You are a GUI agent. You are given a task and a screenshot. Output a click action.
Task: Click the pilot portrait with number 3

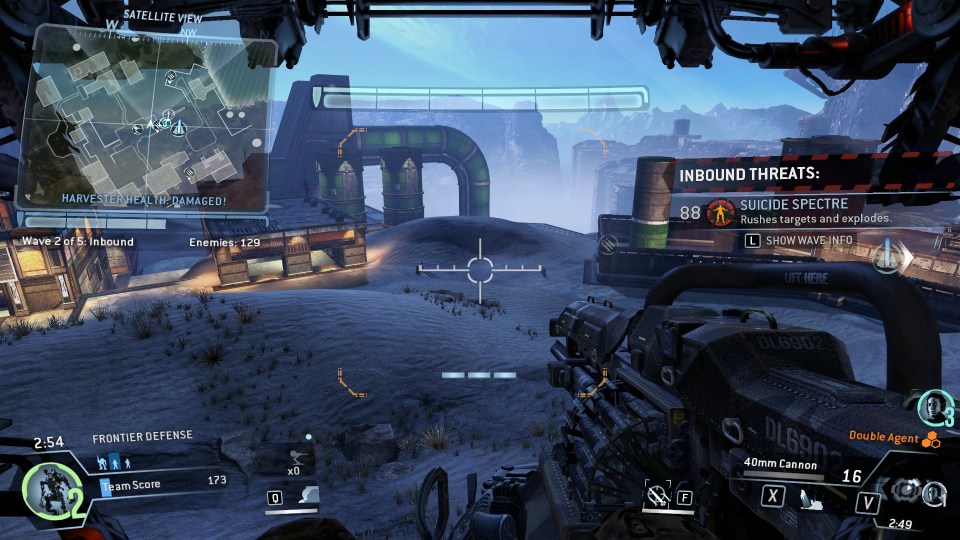[x=933, y=406]
